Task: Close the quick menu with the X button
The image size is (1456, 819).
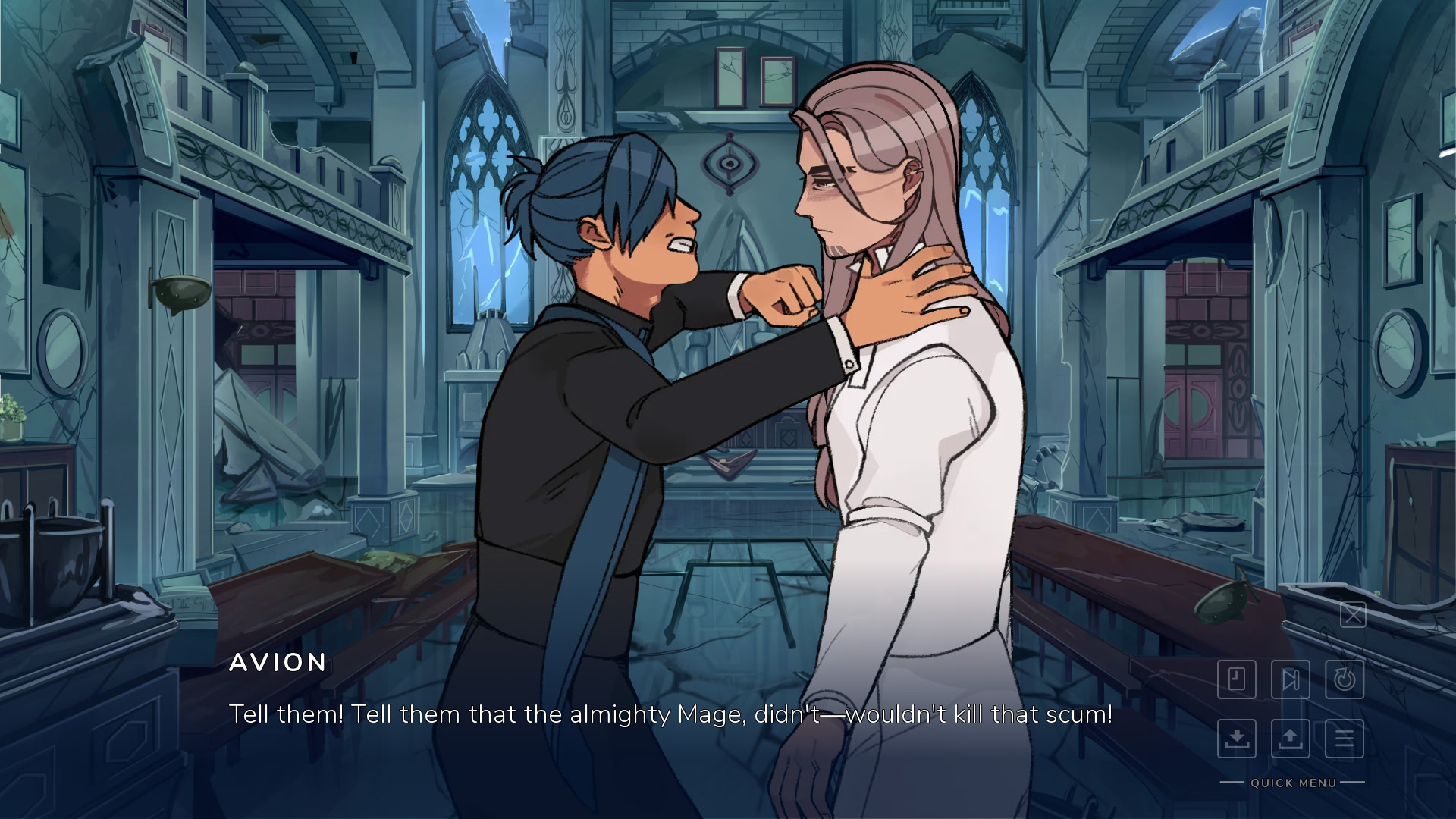Action: pos(1353,614)
